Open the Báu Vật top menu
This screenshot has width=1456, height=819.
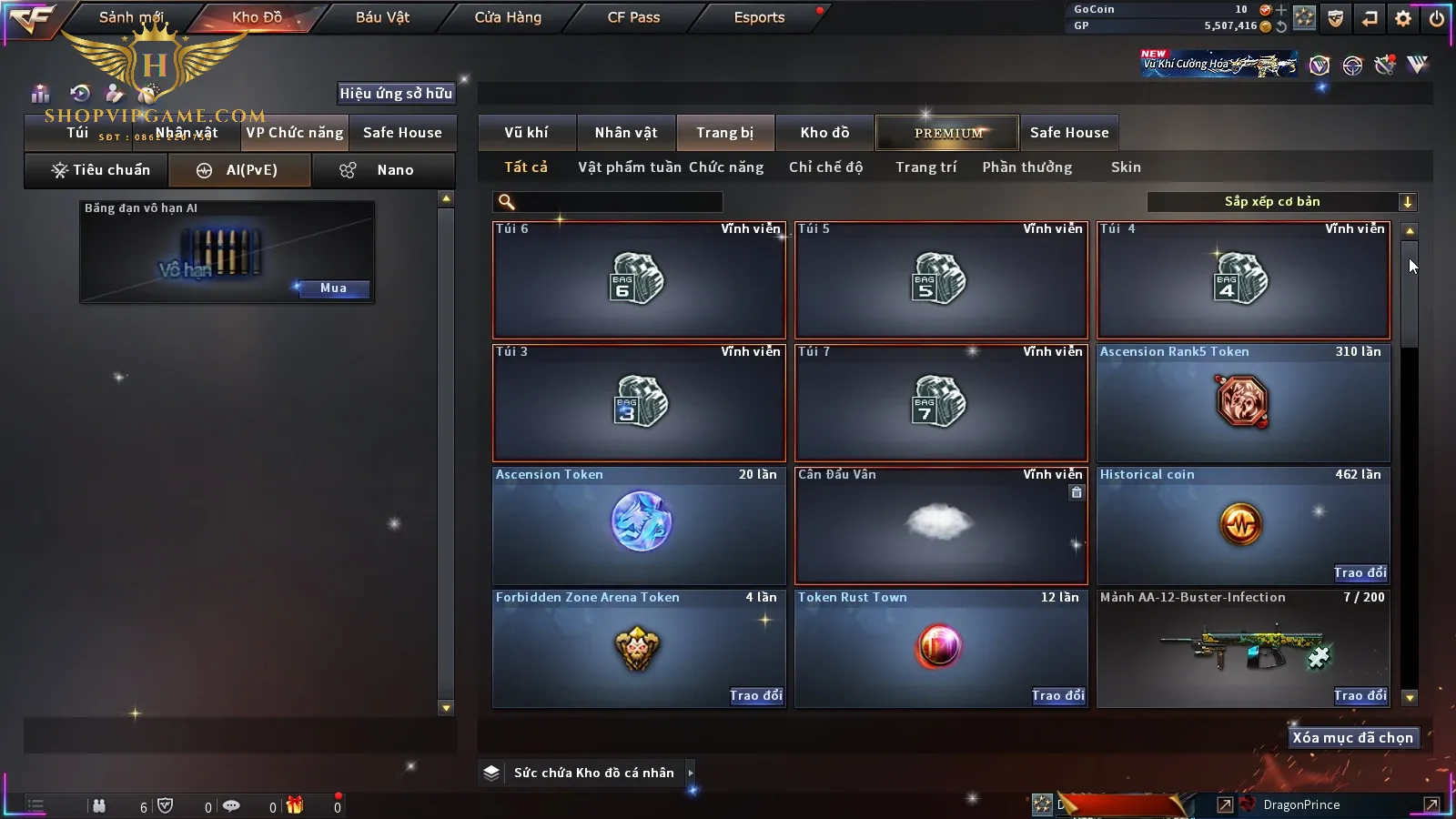pos(382,17)
